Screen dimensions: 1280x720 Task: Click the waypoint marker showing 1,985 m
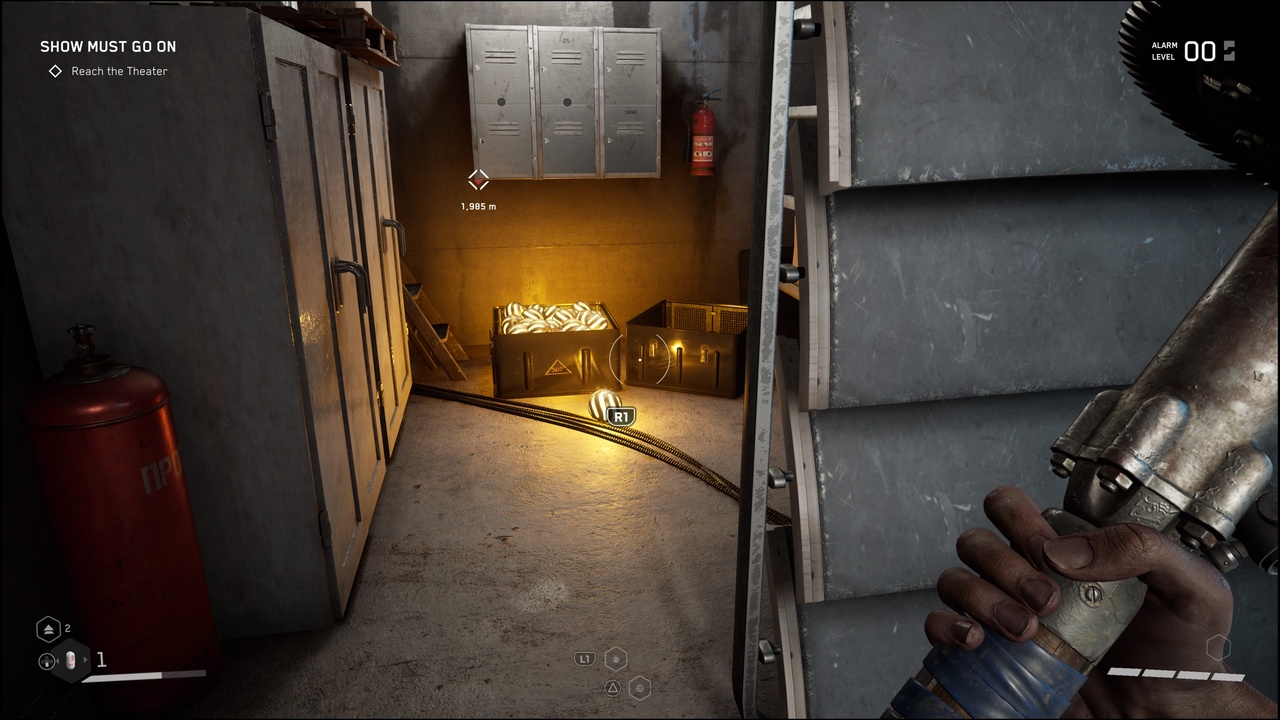(478, 181)
